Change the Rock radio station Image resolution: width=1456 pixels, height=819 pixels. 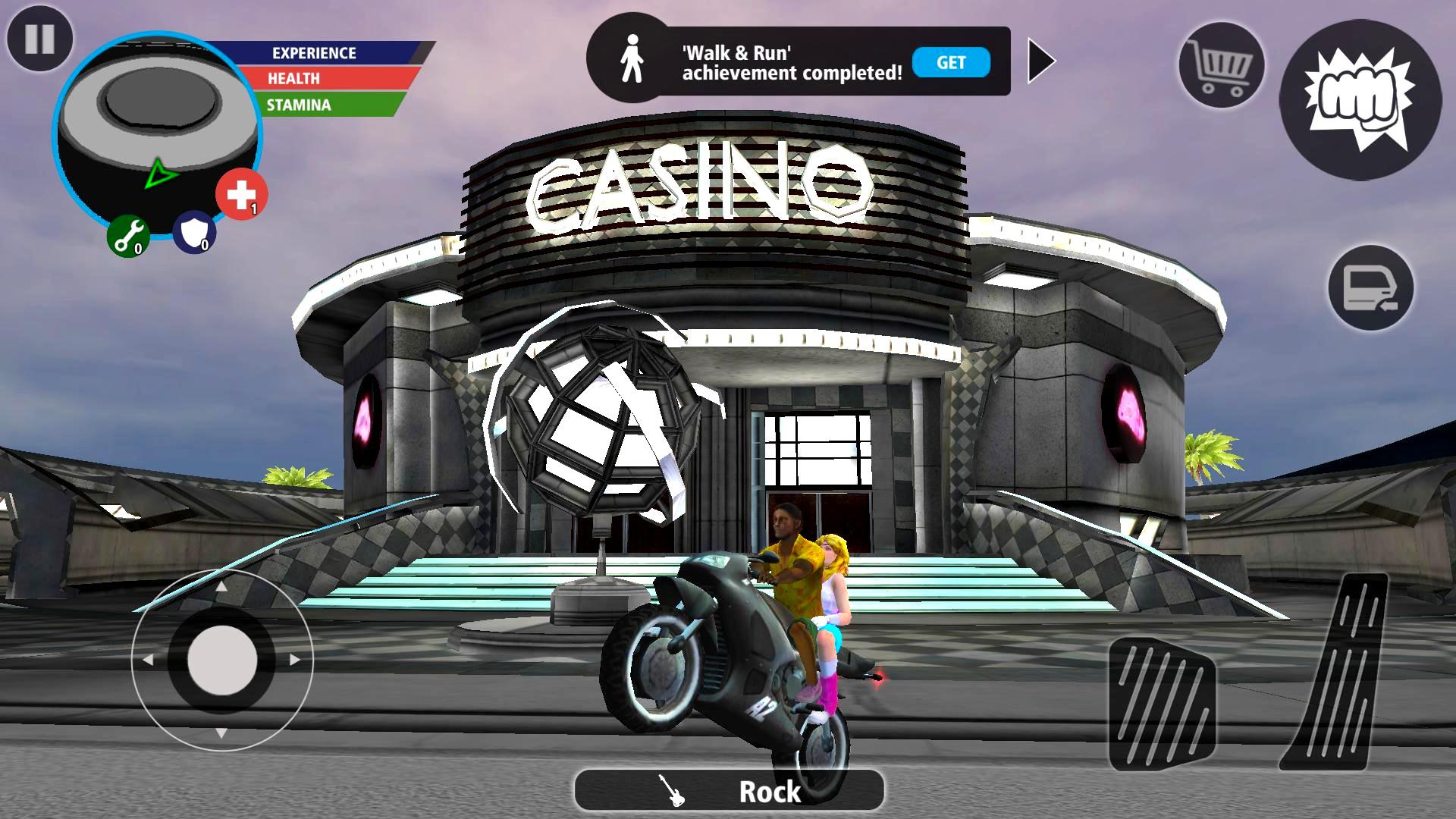tap(729, 791)
